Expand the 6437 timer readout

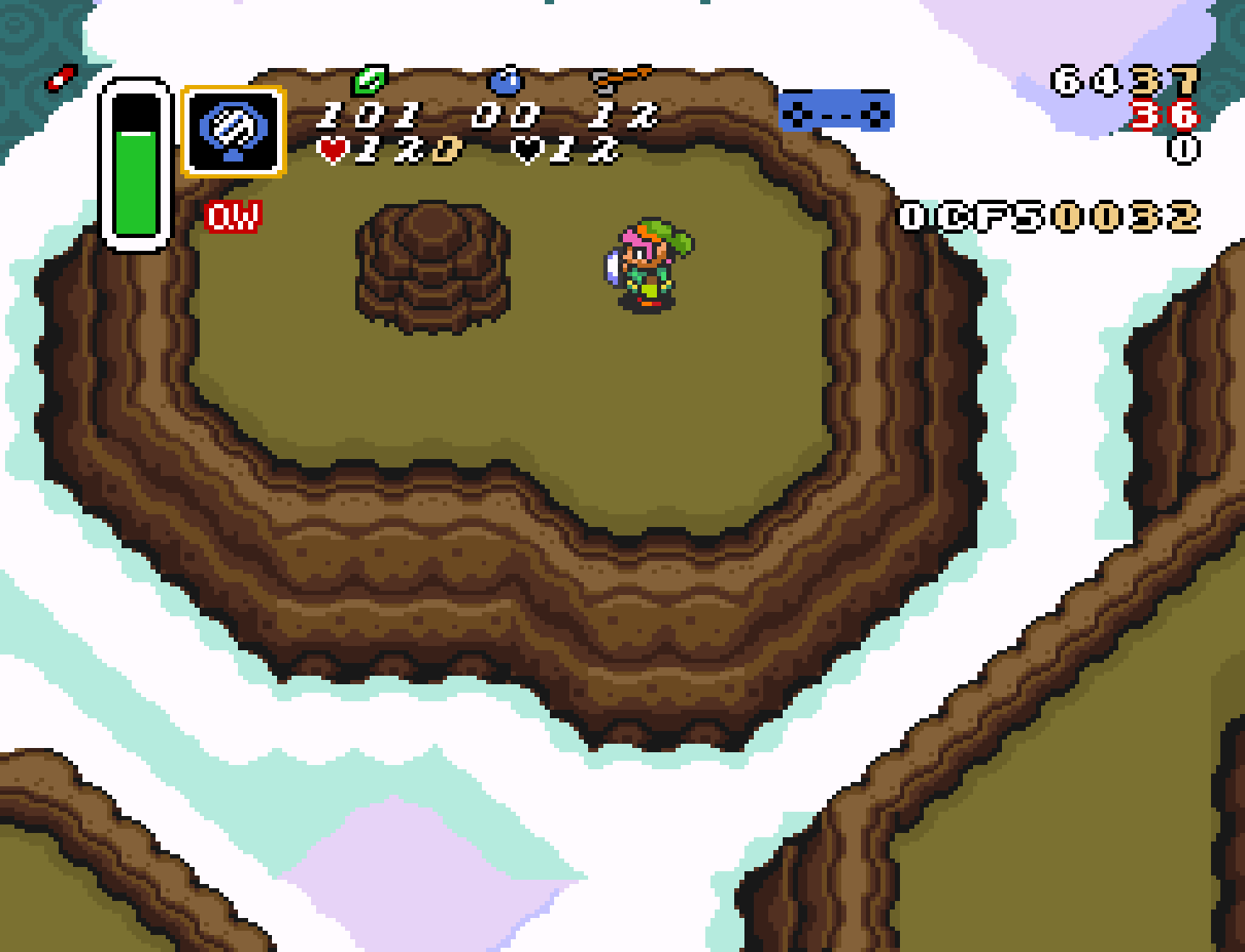[x=1122, y=81]
